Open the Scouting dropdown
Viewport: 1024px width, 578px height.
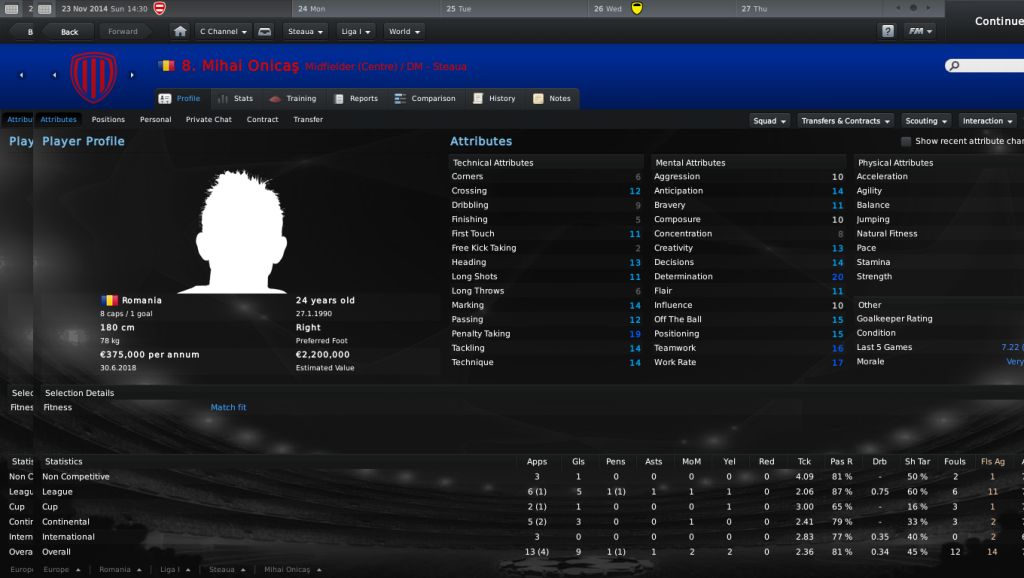(x=927, y=121)
